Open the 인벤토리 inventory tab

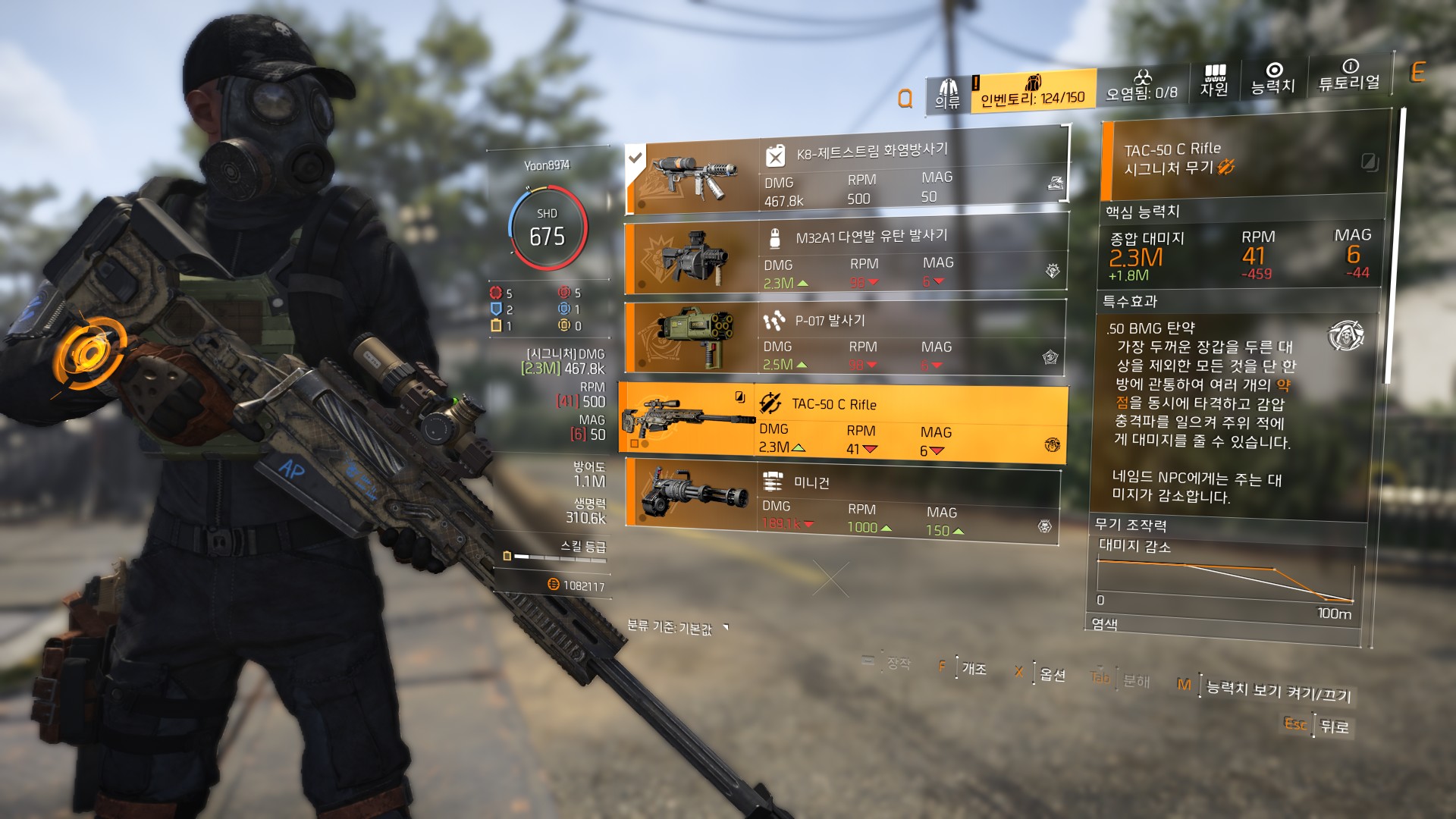1033,92
